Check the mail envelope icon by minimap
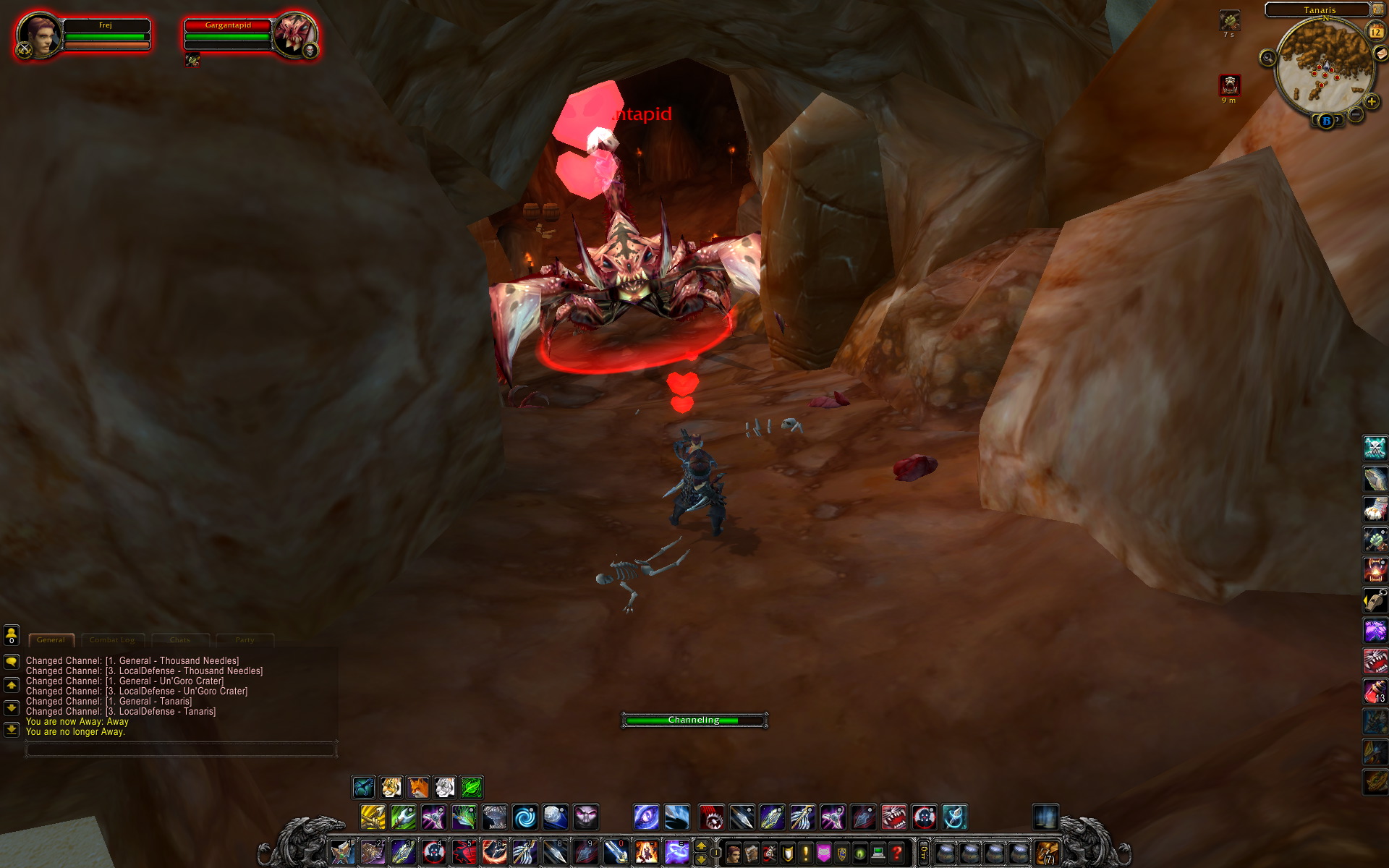 tap(1380, 54)
